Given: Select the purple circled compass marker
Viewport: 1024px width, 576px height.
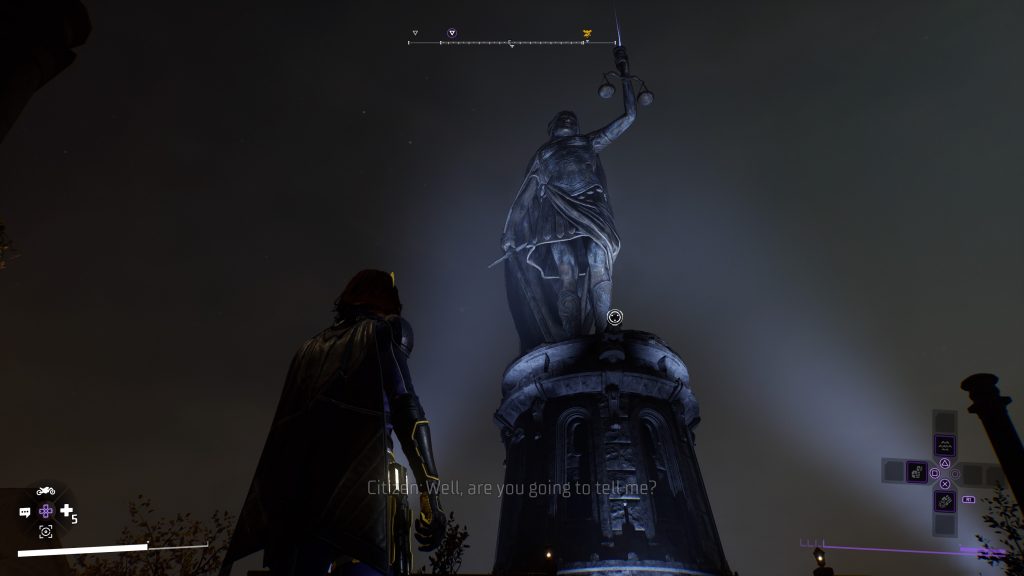Looking at the screenshot, I should pyautogui.click(x=452, y=33).
